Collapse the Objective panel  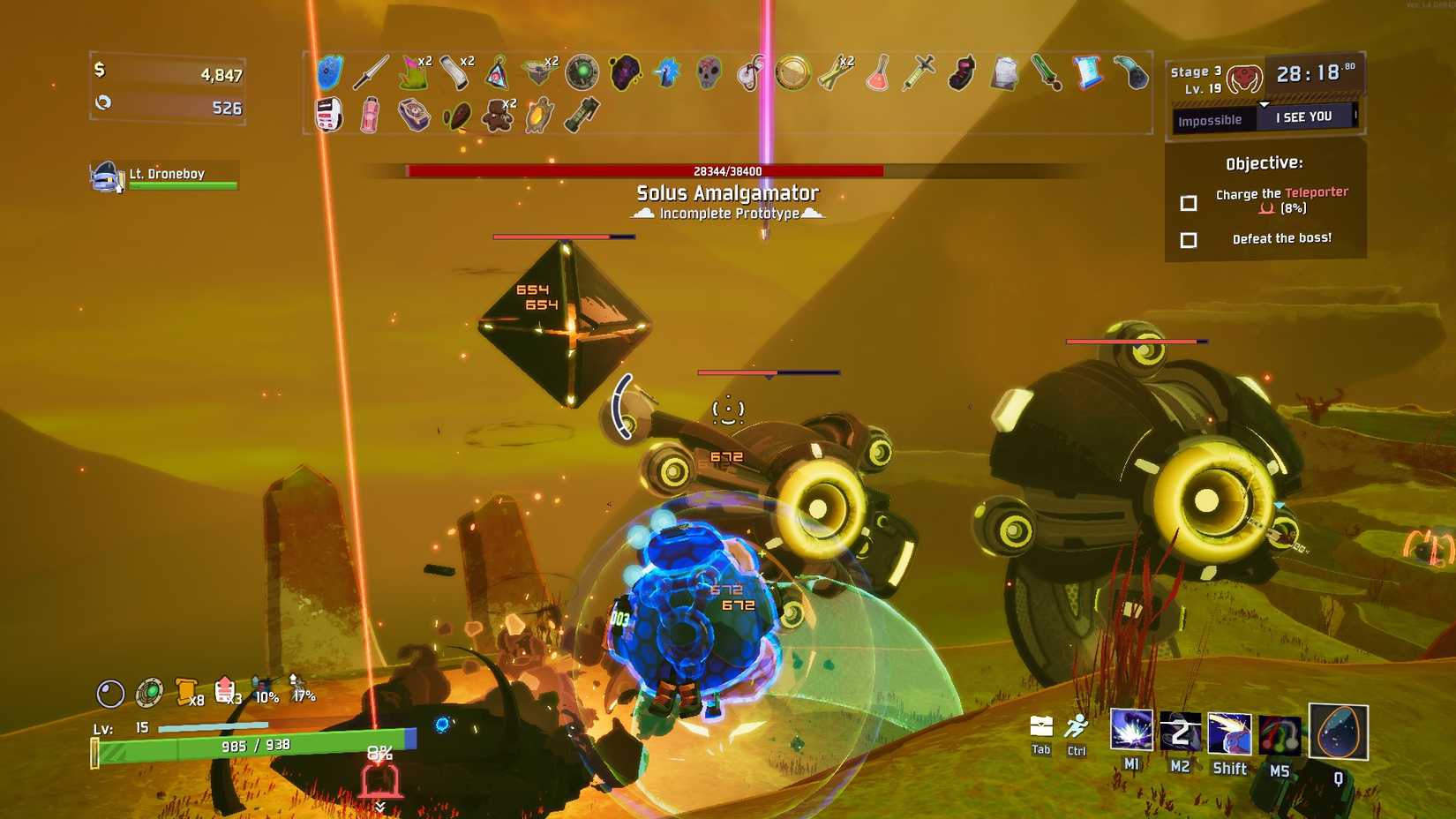click(1265, 162)
